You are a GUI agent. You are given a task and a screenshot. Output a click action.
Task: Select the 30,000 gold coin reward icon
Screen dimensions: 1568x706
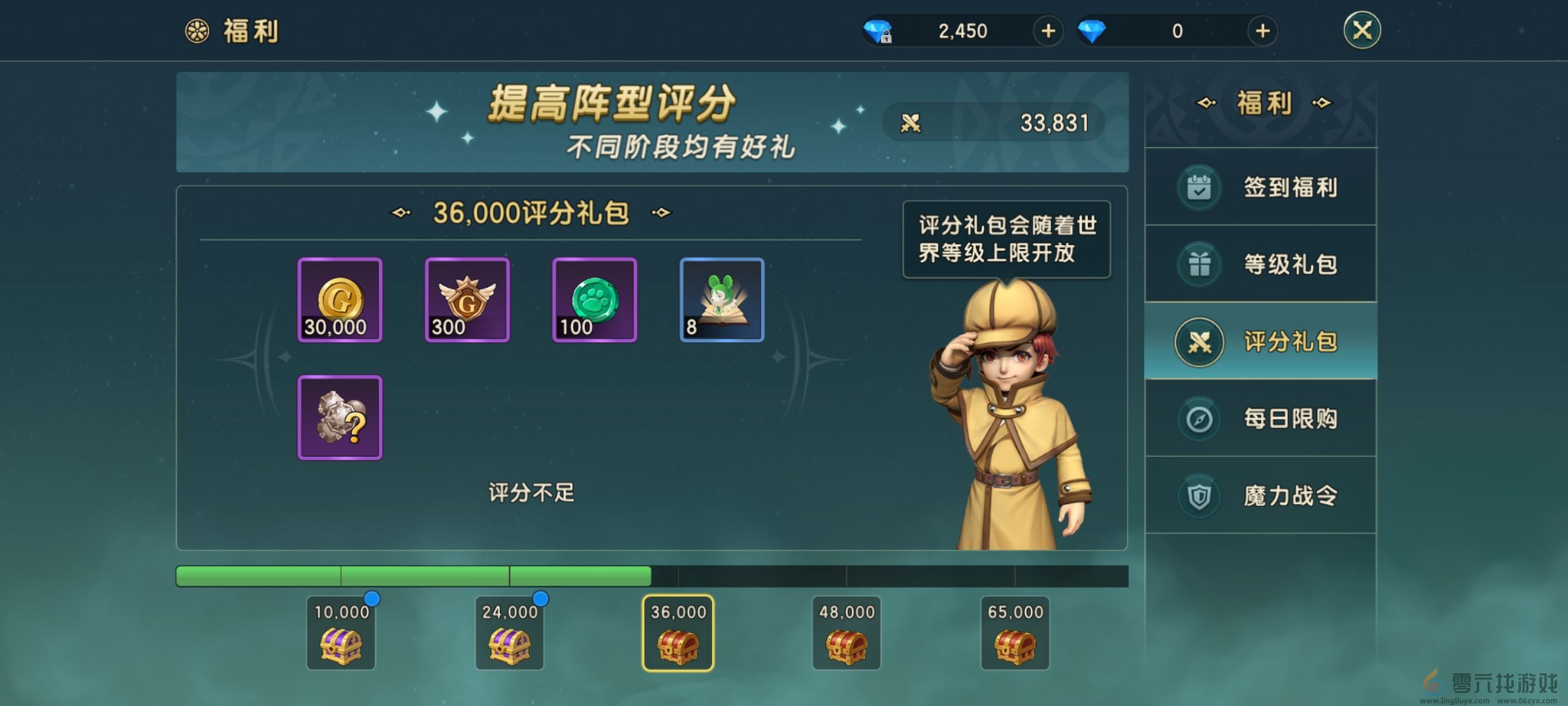339,300
